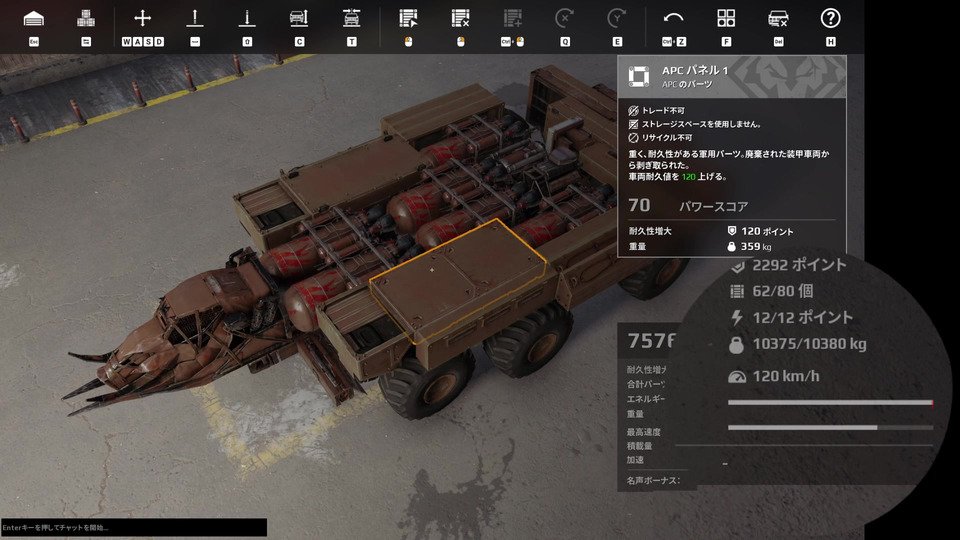Click the delete vehicle icon
This screenshot has width=960, height=540.
778,19
